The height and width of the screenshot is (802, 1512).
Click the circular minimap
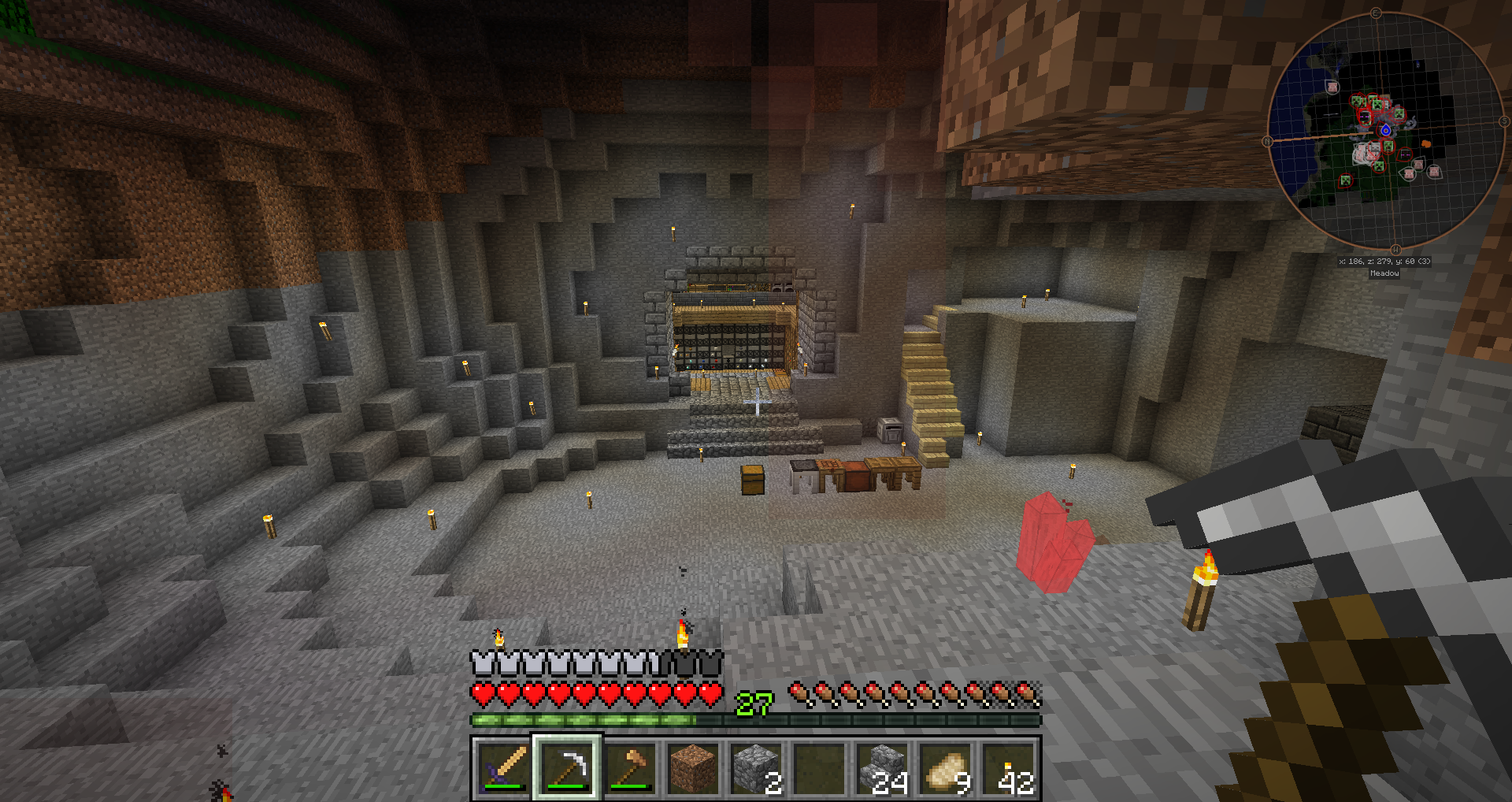click(x=1386, y=131)
